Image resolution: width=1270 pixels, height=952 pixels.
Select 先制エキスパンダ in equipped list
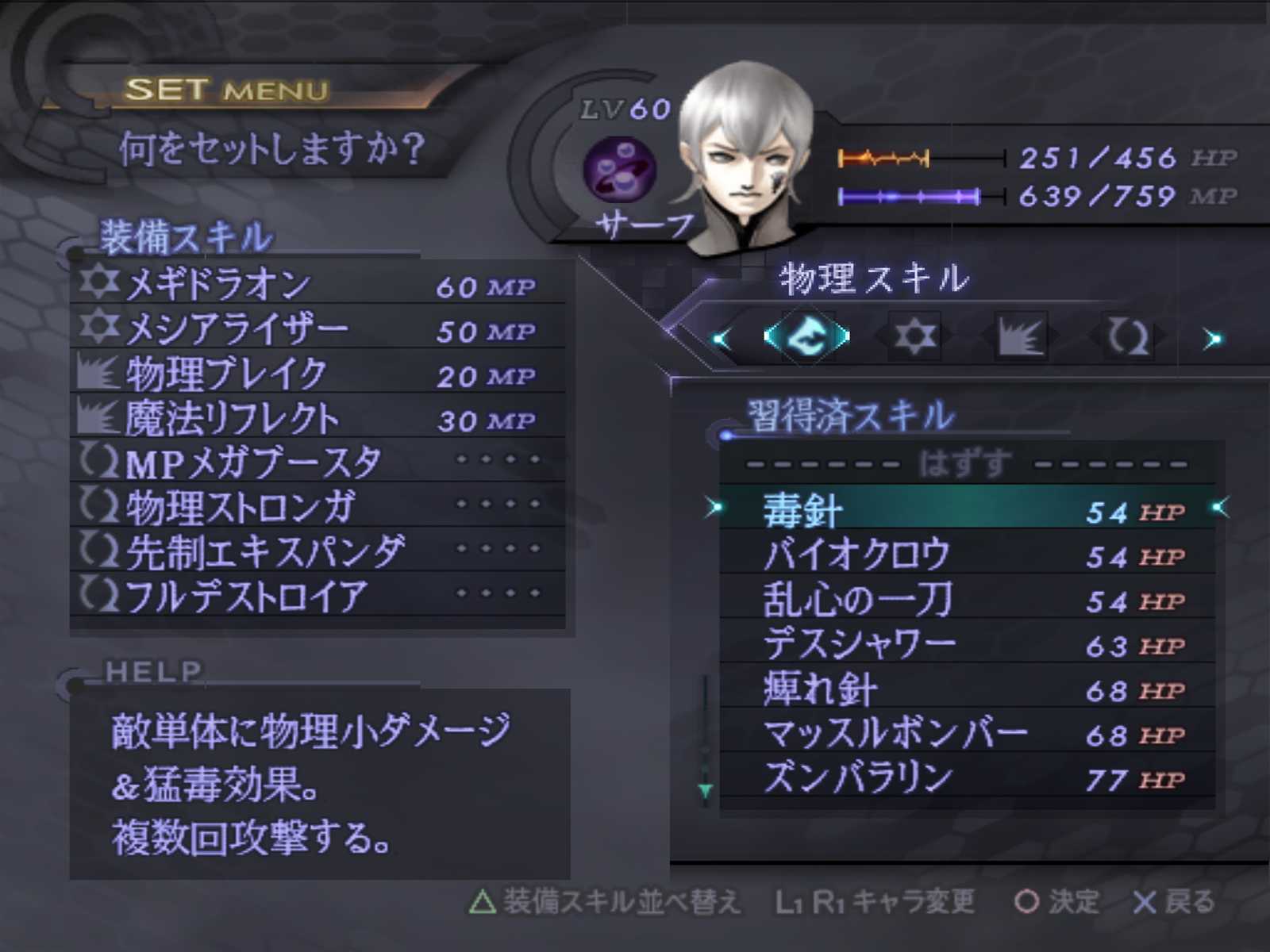pos(317,551)
